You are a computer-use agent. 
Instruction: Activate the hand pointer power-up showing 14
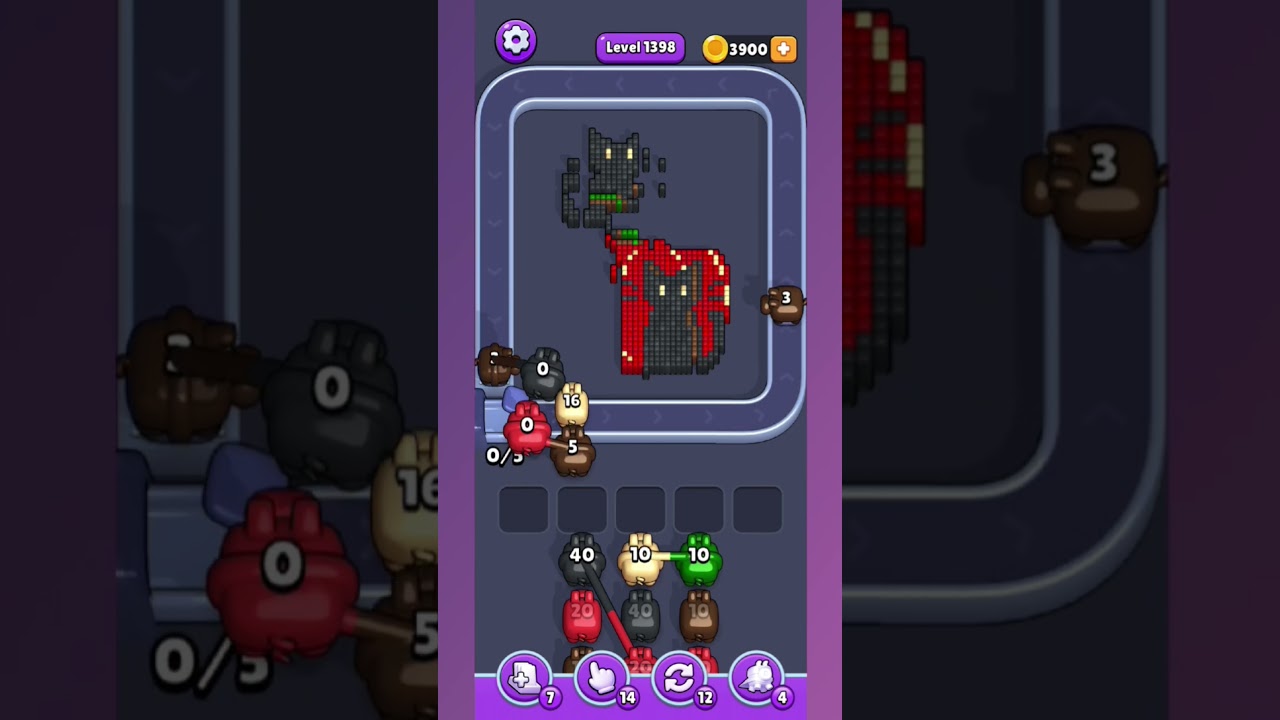[601, 677]
